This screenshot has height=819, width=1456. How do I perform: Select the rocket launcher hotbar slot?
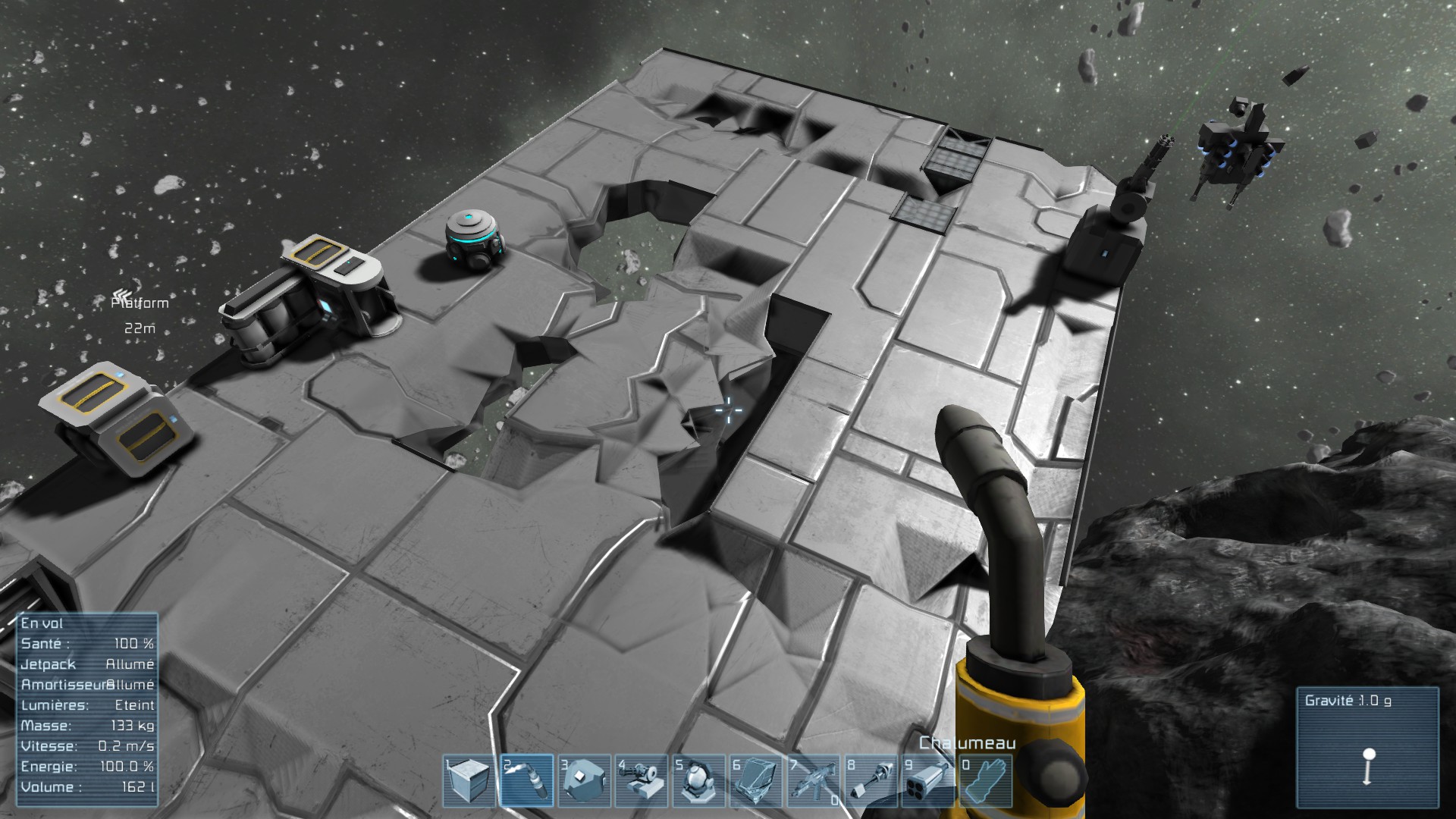[929, 781]
